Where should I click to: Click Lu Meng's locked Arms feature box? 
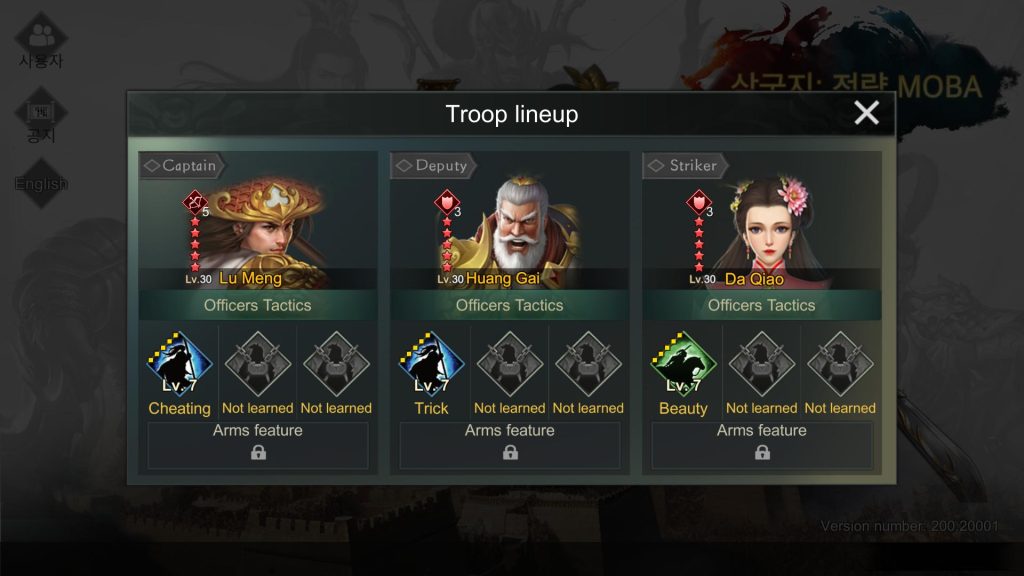258,445
